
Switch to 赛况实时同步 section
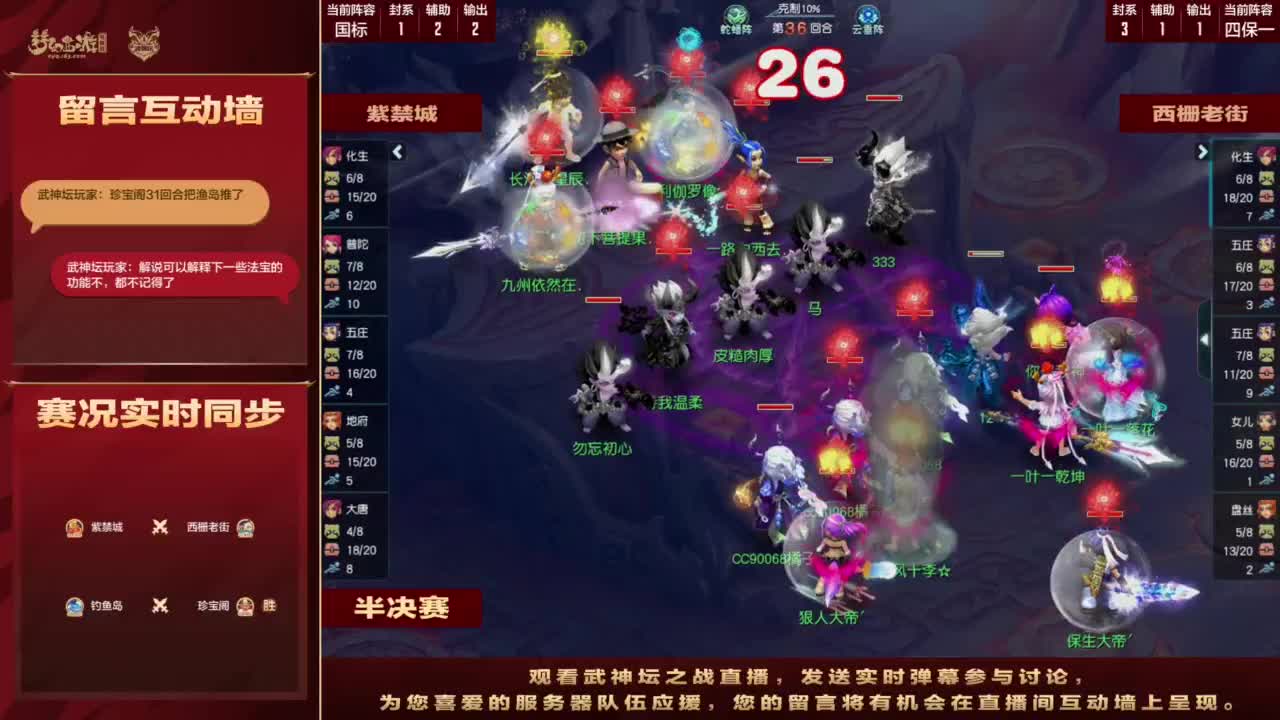pyautogui.click(x=160, y=410)
